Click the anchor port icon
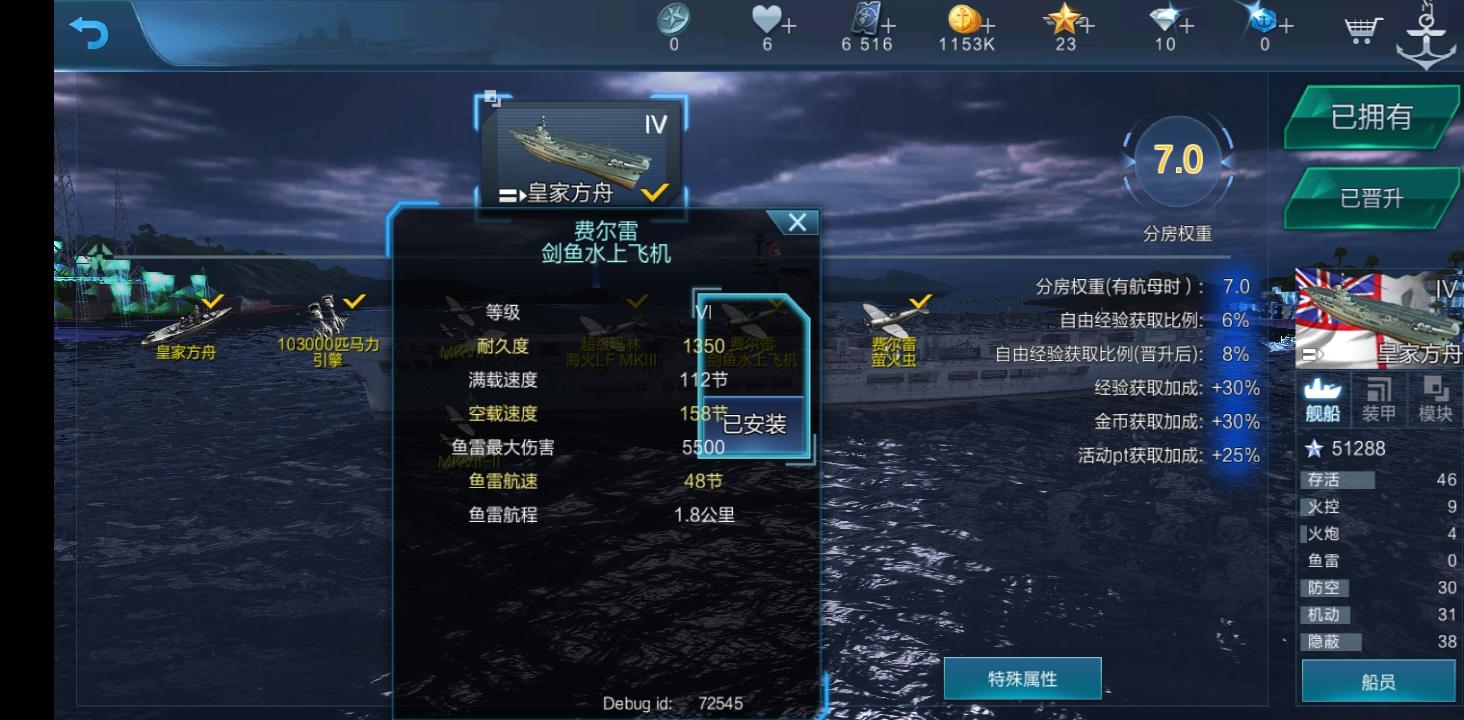Image resolution: width=1464 pixels, height=720 pixels. click(x=1427, y=31)
